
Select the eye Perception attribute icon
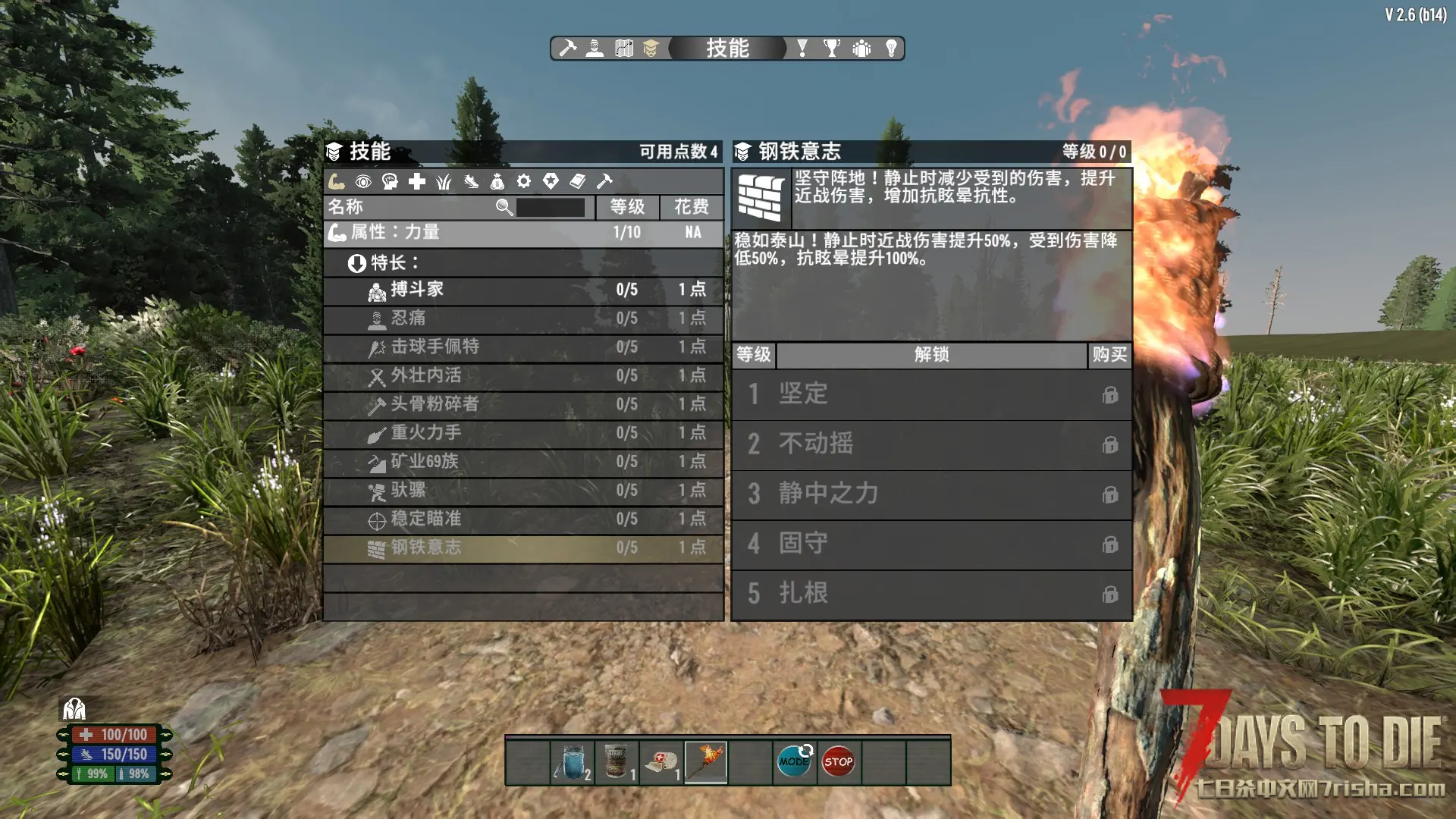[x=363, y=181]
